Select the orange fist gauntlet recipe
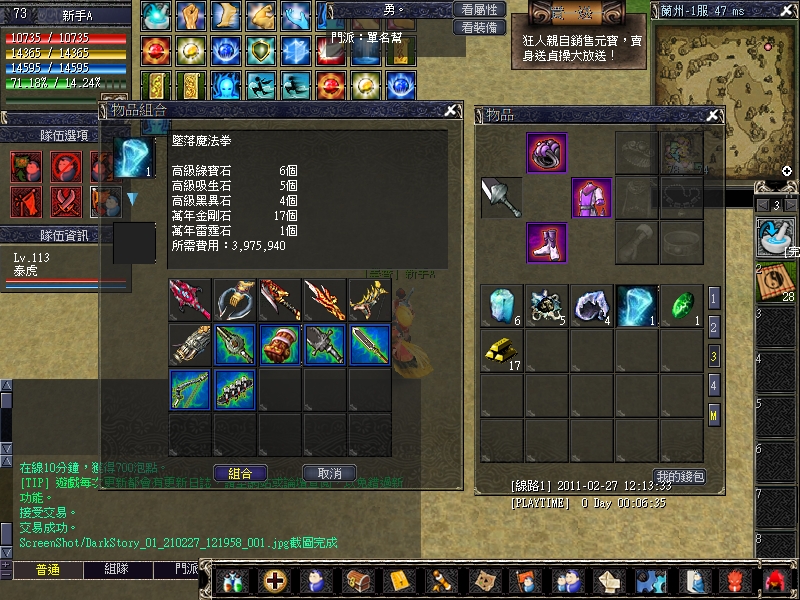The height and width of the screenshot is (600, 800). pos(281,344)
